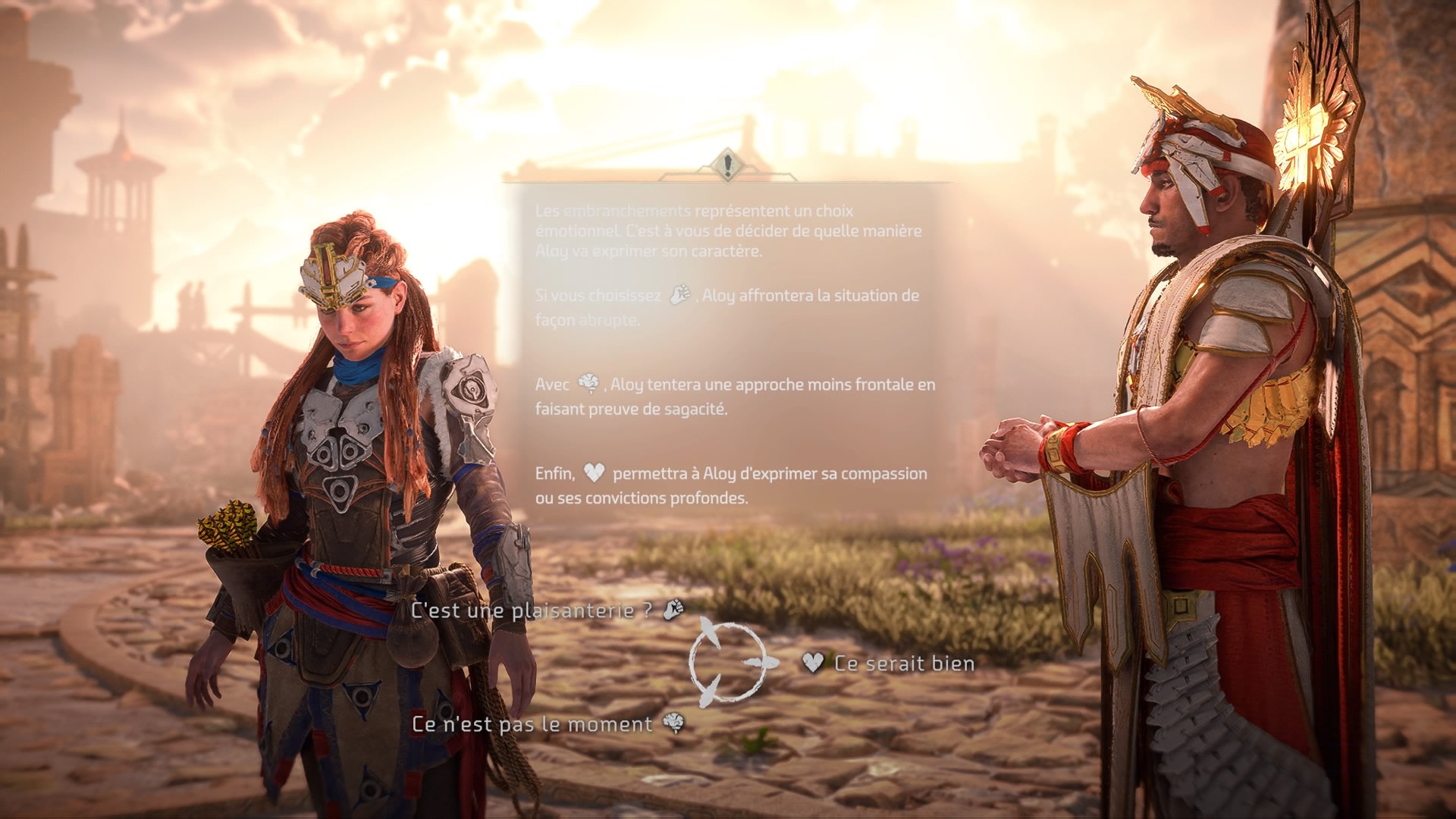Viewport: 1456px width, 819px height.
Task: Pick the "Ce n'est pas le moment" reply
Action: pyautogui.click(x=532, y=724)
